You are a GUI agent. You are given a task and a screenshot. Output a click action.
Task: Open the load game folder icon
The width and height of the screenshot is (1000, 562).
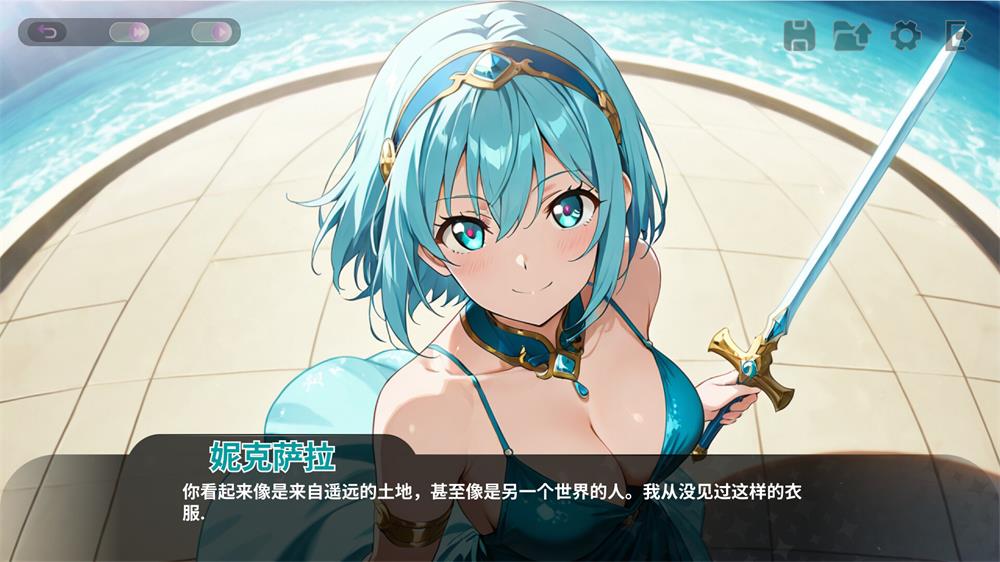[851, 36]
